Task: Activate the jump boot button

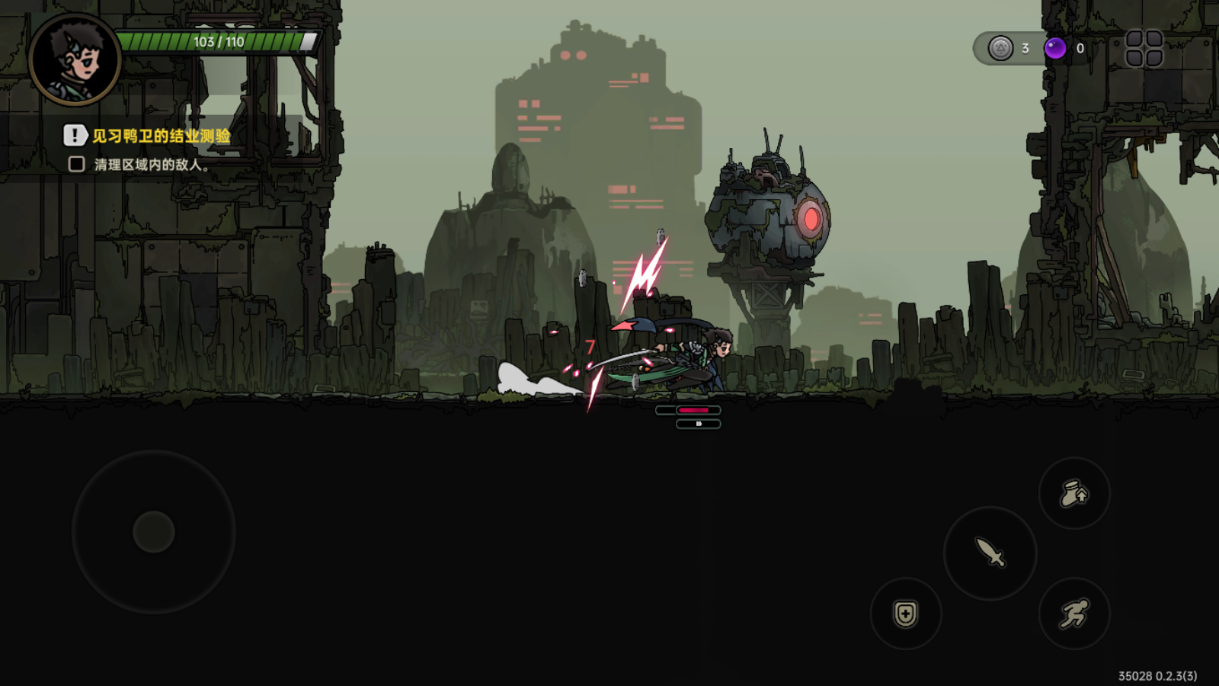Action: [1074, 493]
